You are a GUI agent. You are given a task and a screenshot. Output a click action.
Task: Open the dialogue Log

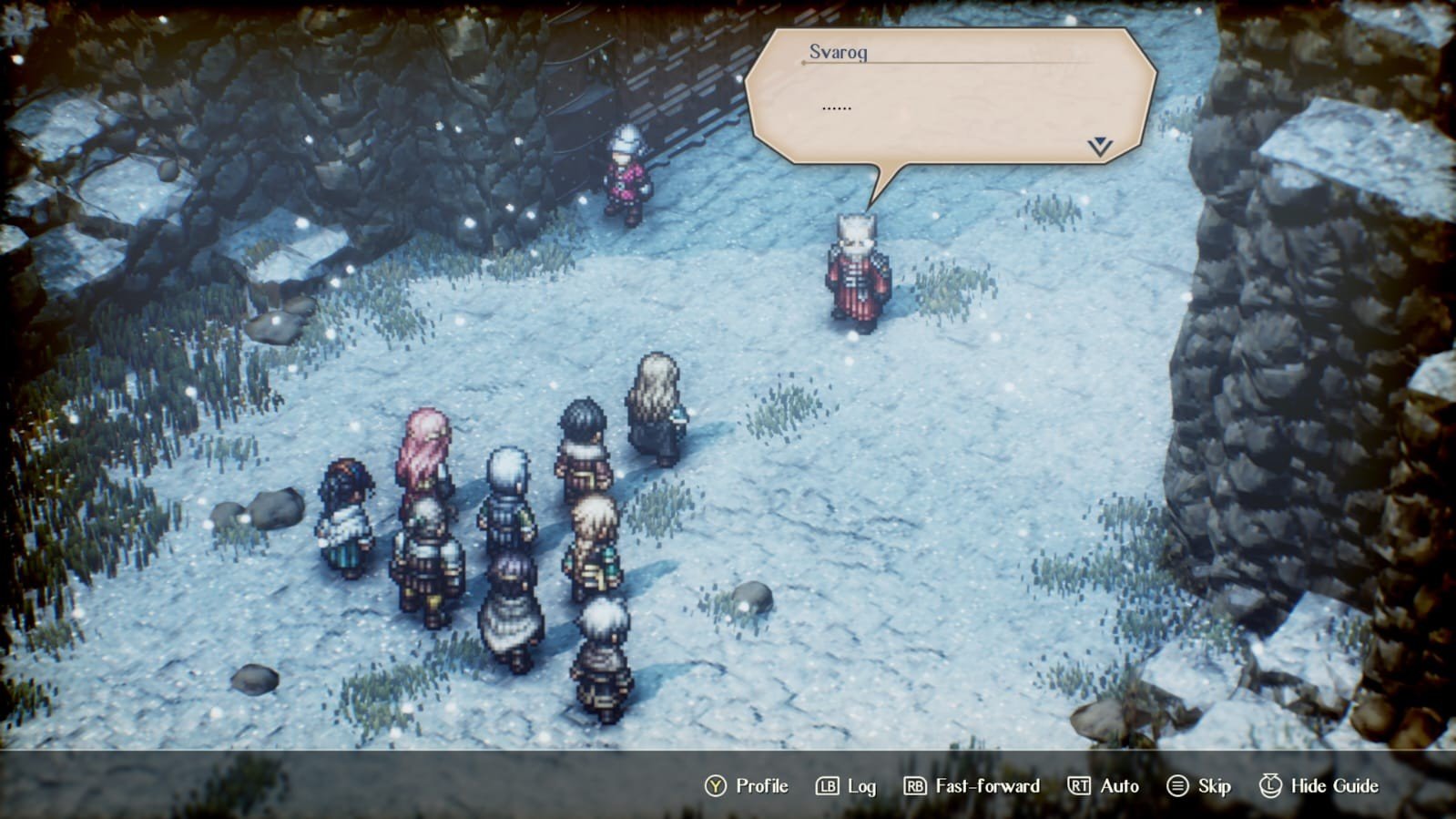pyautogui.click(x=846, y=786)
